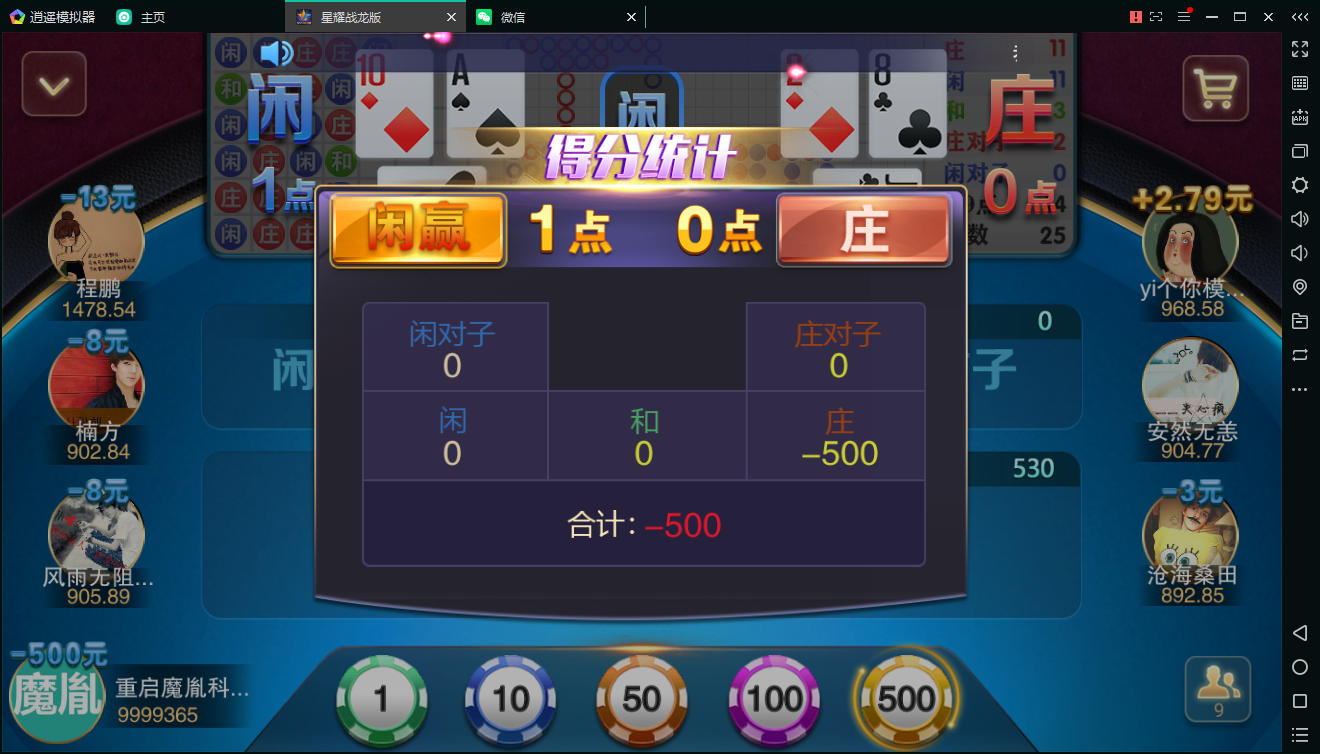The height and width of the screenshot is (754, 1320).
Task: Open the virtual GPS location tool
Action: click(x=1300, y=288)
